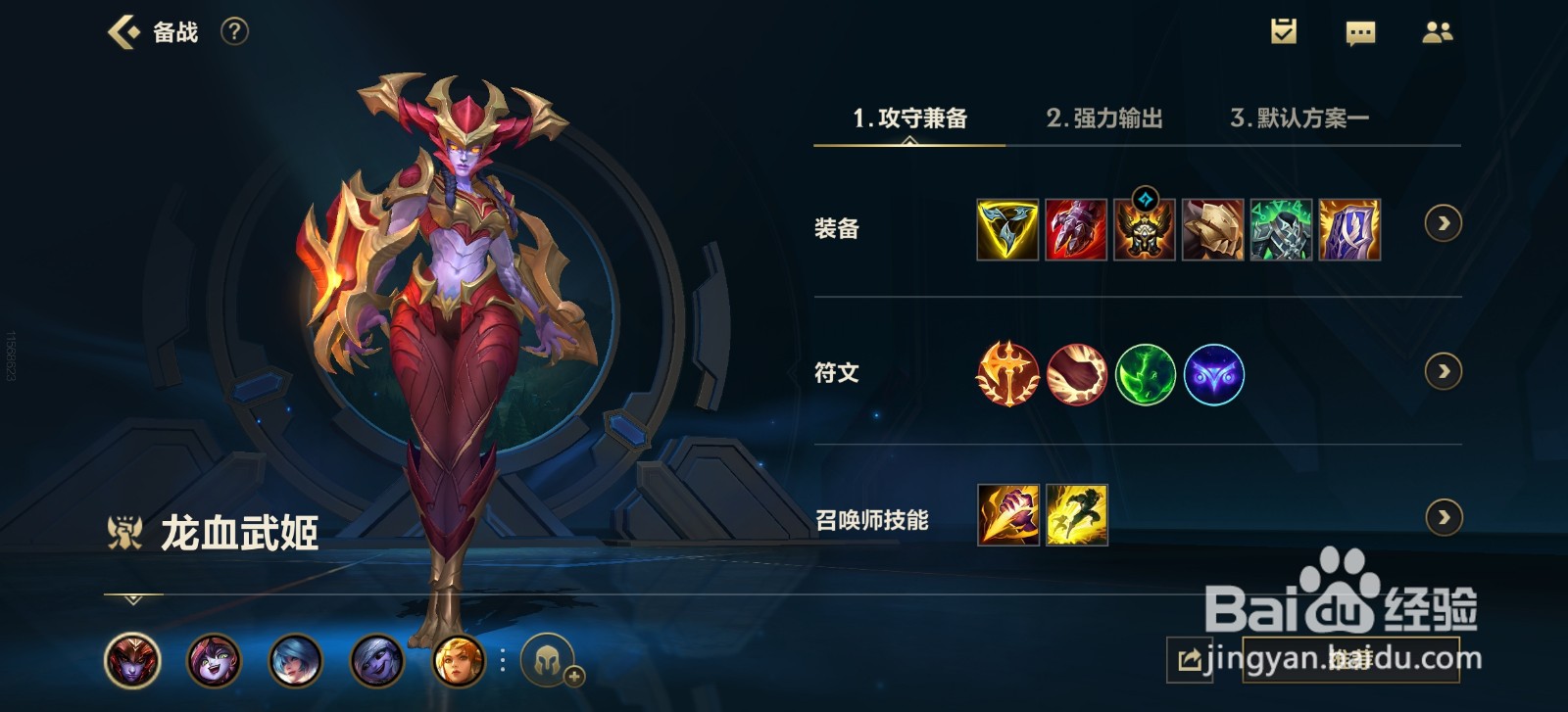
Task: Switch to the 2.强力输出 tab
Action: pos(1105,119)
